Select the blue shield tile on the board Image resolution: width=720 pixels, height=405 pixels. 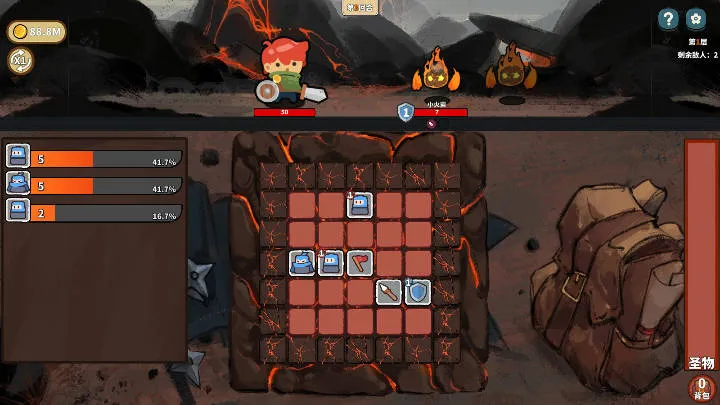(x=417, y=292)
